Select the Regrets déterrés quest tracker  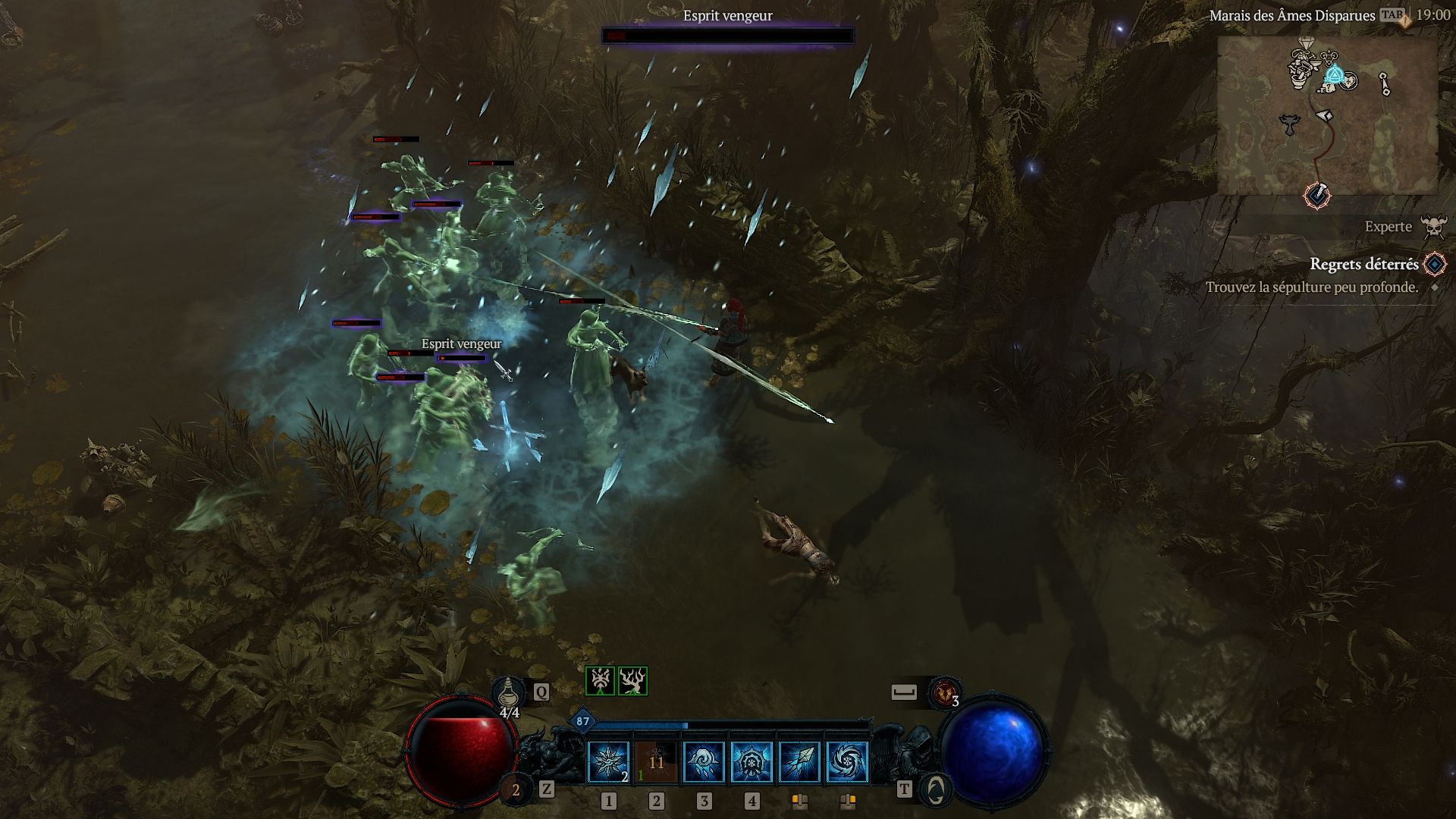click(x=1363, y=264)
